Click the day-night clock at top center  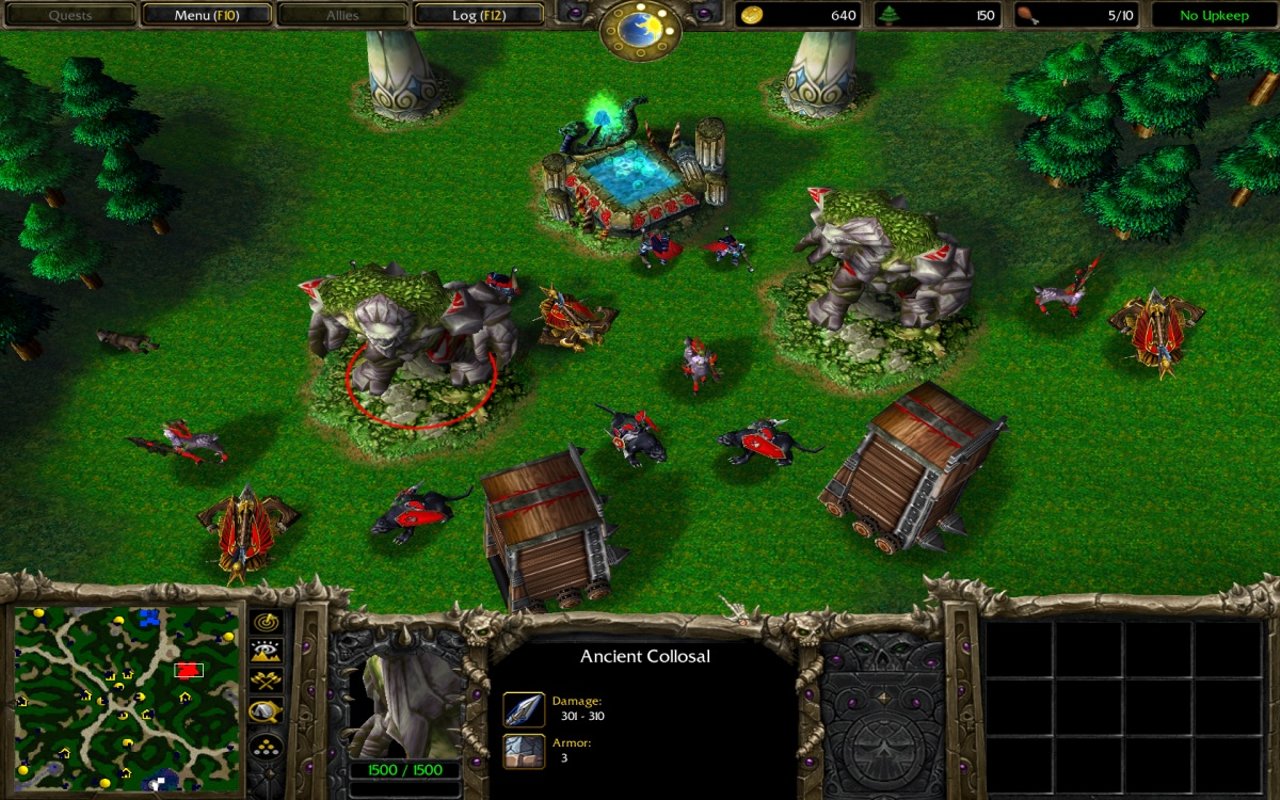pos(640,28)
